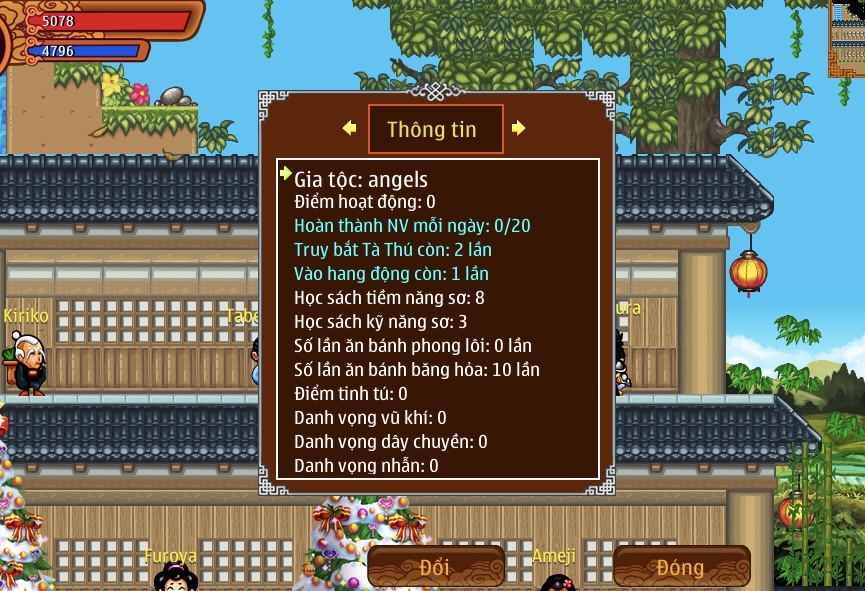Select the Gia tộc: angels row
Screen dimensions: 865x591
click(361, 180)
